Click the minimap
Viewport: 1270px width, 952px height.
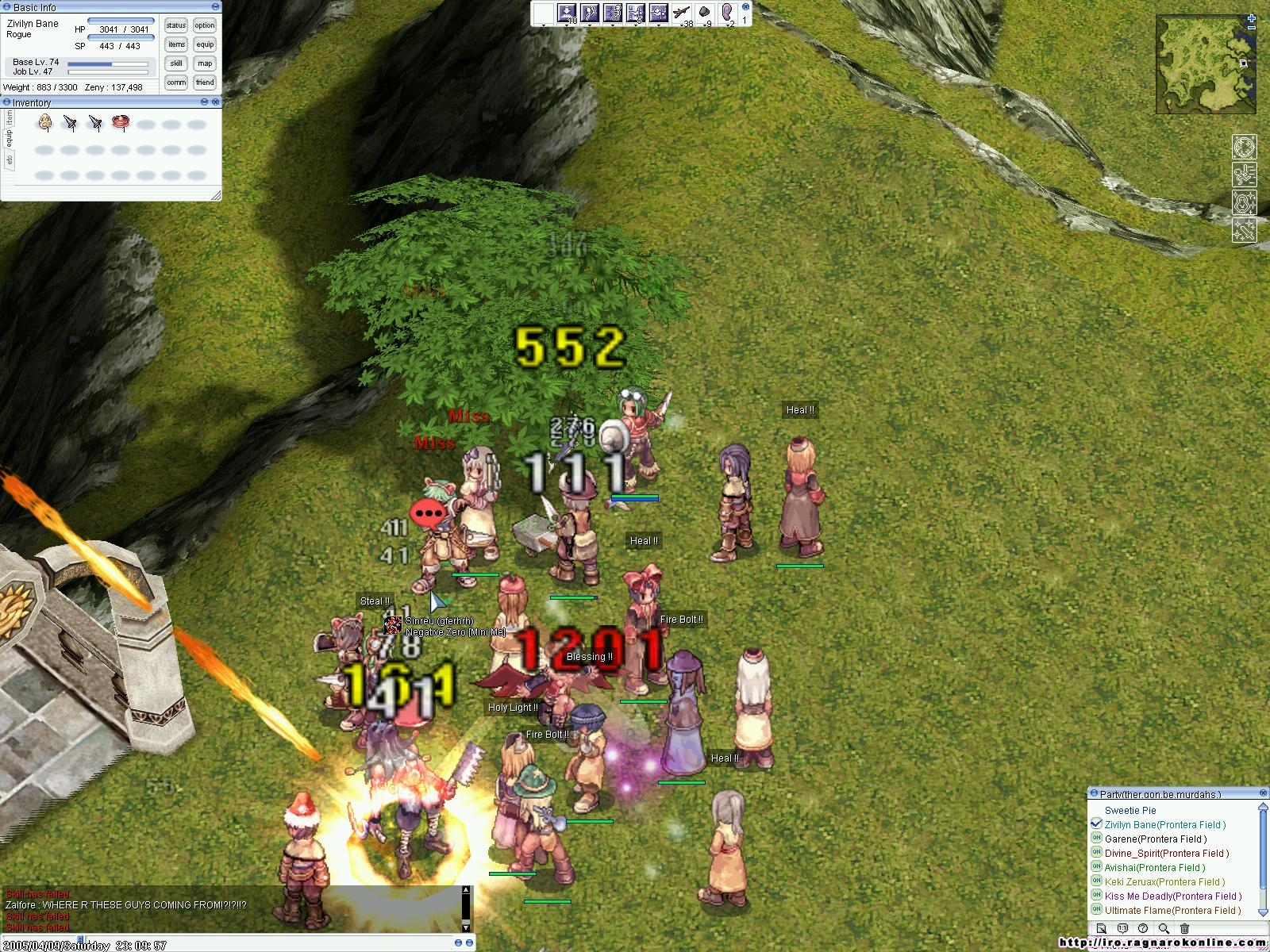pyautogui.click(x=1205, y=63)
